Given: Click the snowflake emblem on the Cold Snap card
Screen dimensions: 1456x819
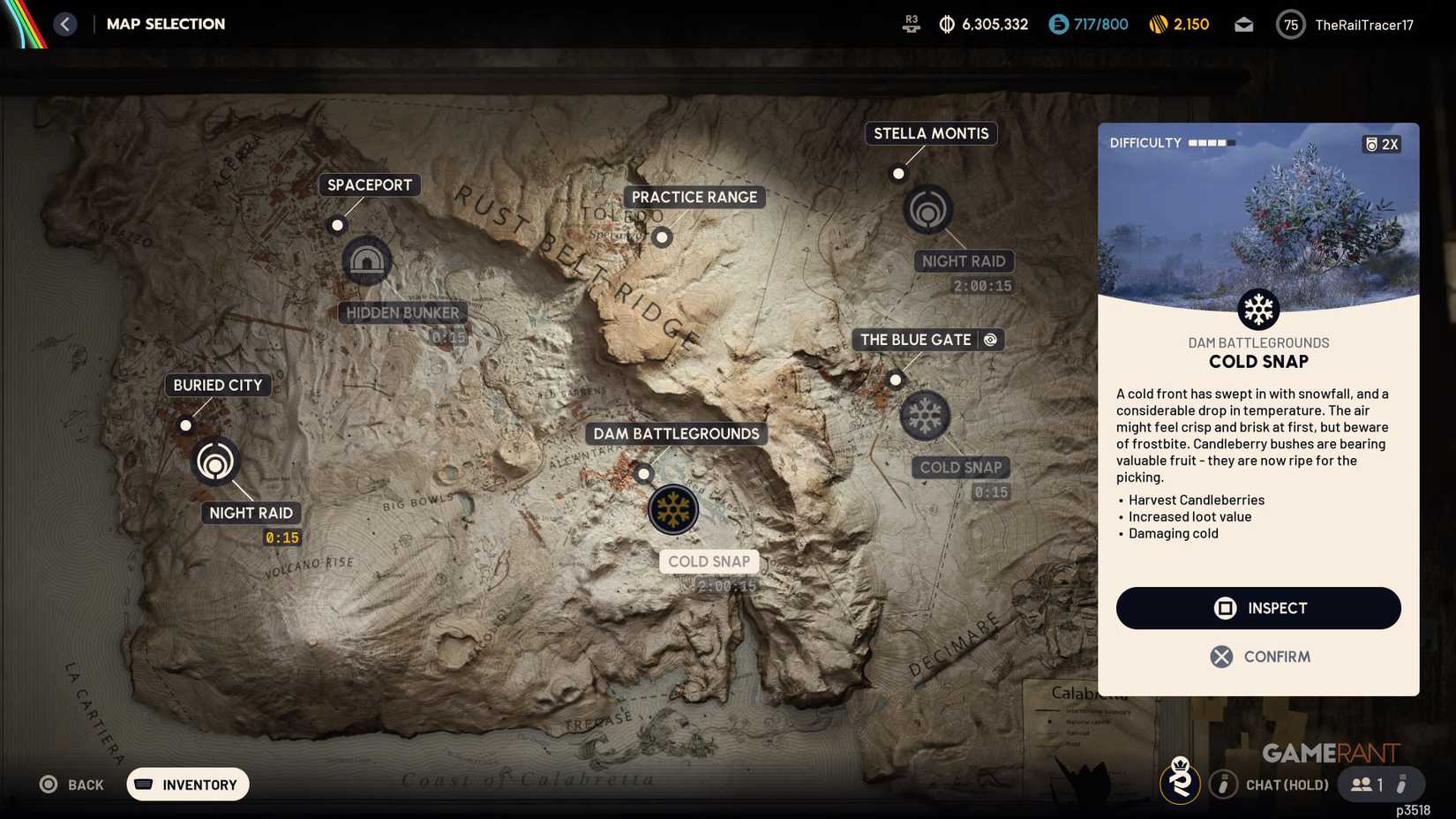Looking at the screenshot, I should coord(1257,309).
